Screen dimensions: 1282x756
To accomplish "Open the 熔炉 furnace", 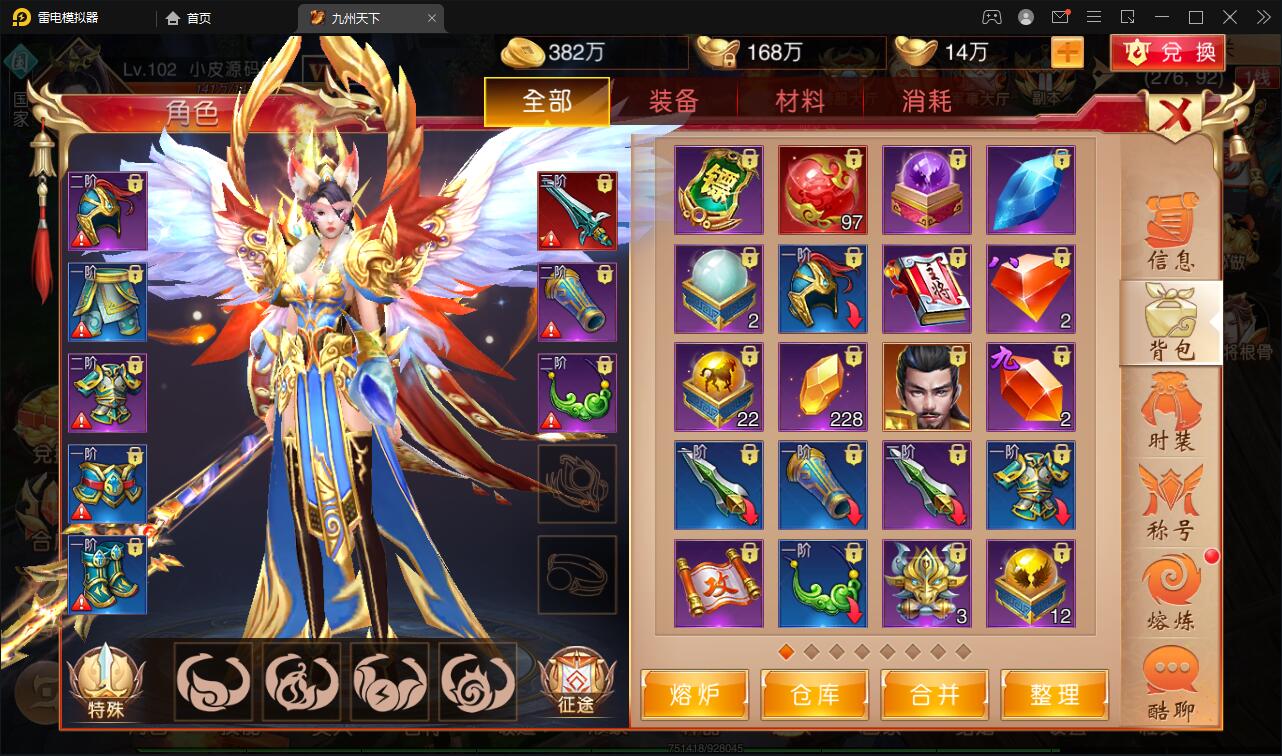I will 695,695.
